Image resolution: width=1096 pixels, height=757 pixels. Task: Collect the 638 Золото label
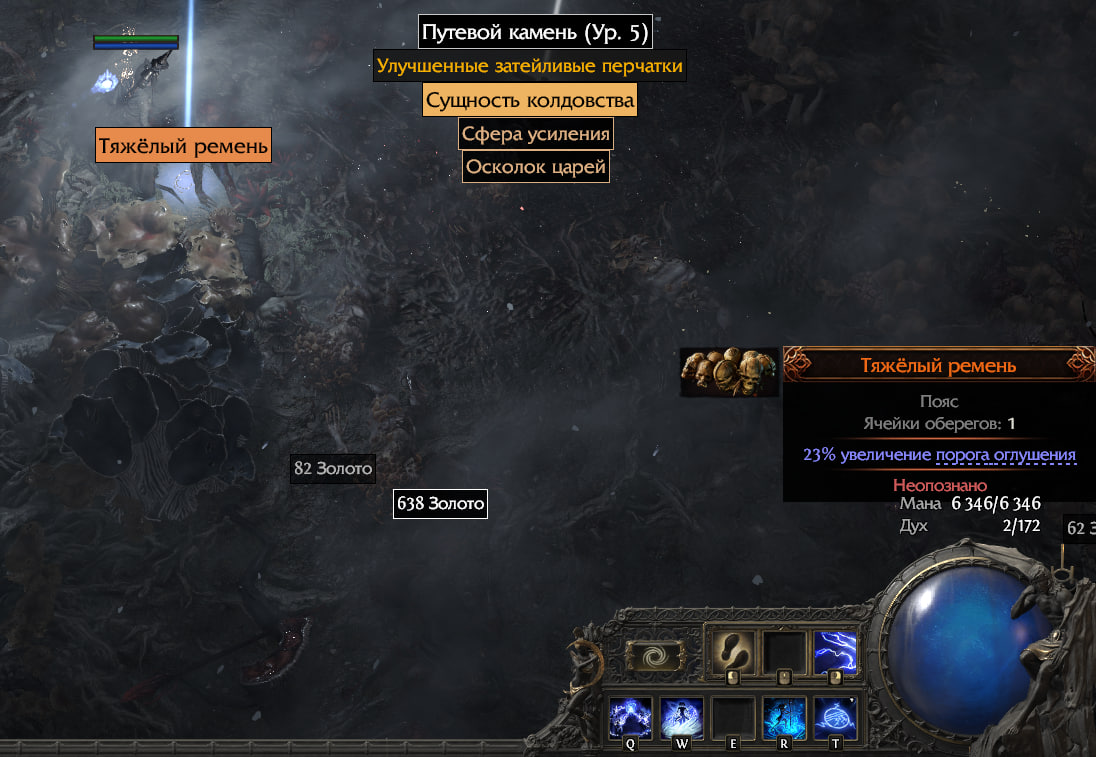pos(440,503)
